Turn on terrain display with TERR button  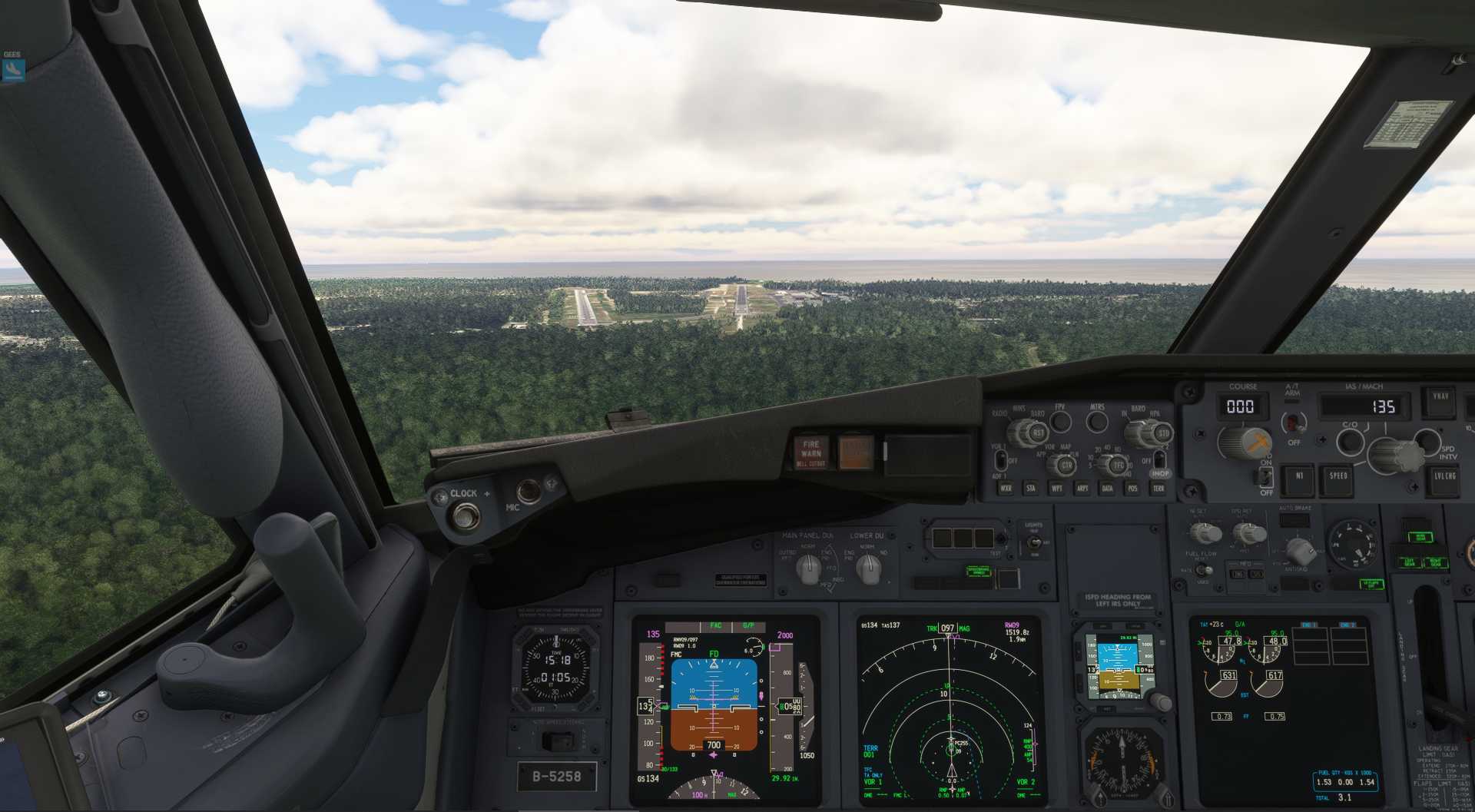(x=1158, y=488)
